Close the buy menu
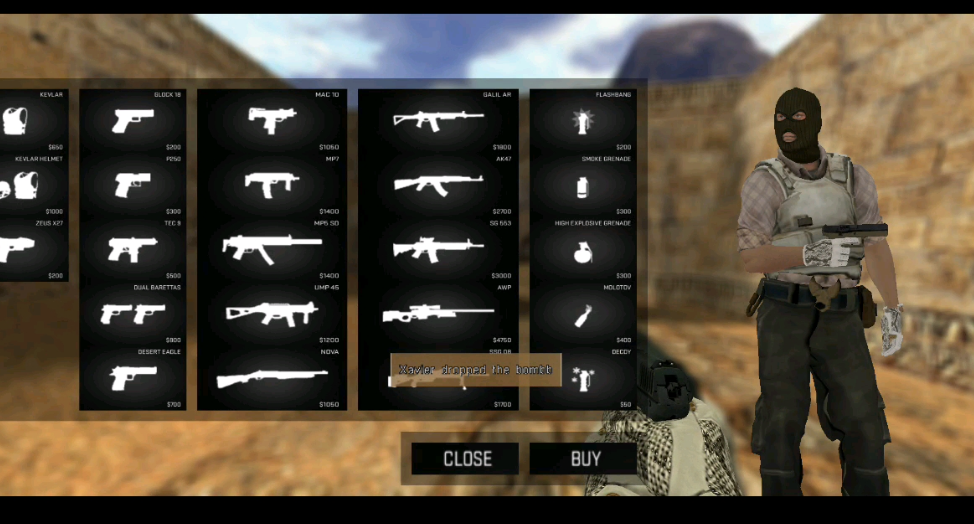The height and width of the screenshot is (524, 974). (x=466, y=459)
